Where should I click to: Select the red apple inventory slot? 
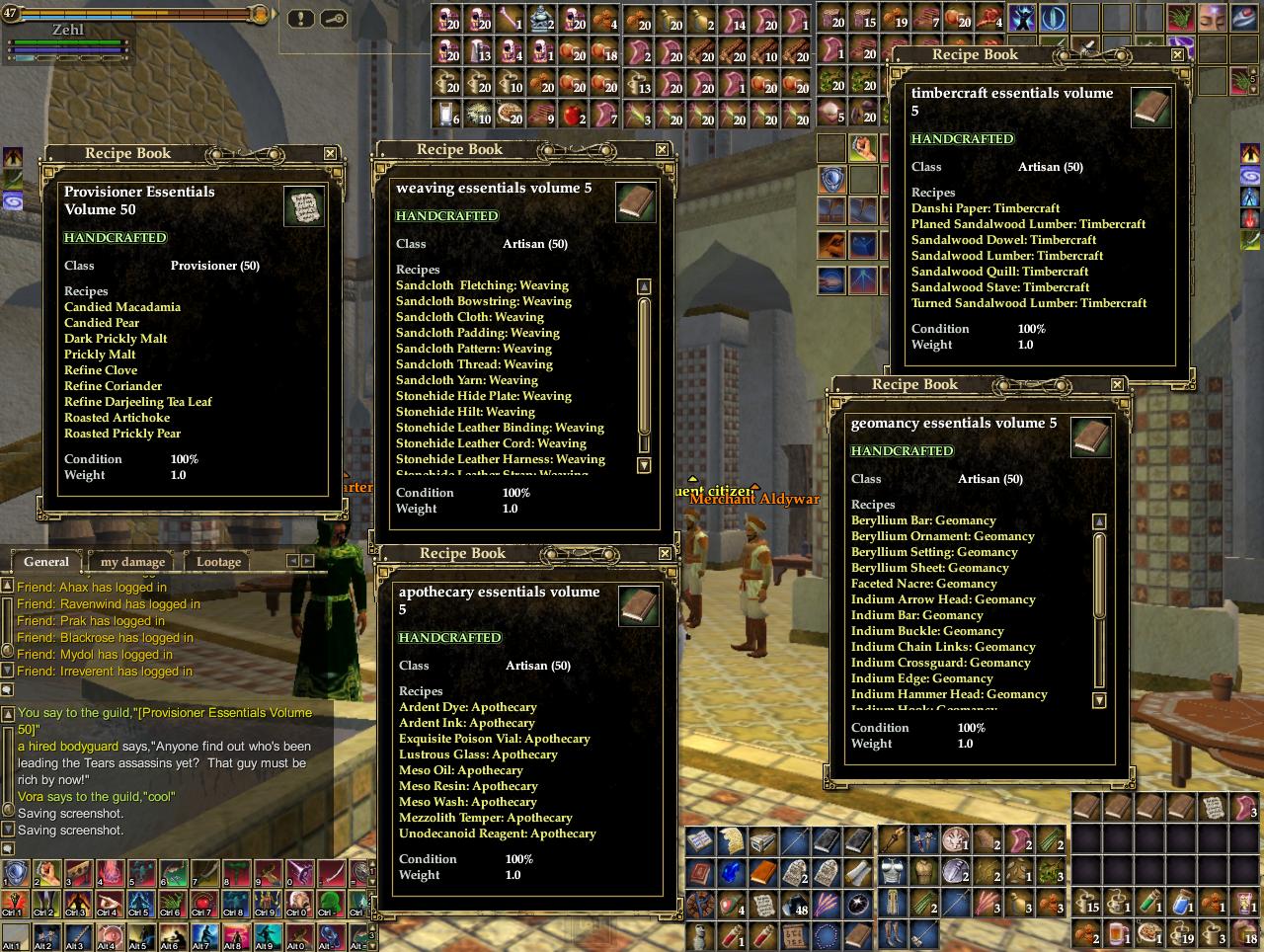click(x=573, y=117)
